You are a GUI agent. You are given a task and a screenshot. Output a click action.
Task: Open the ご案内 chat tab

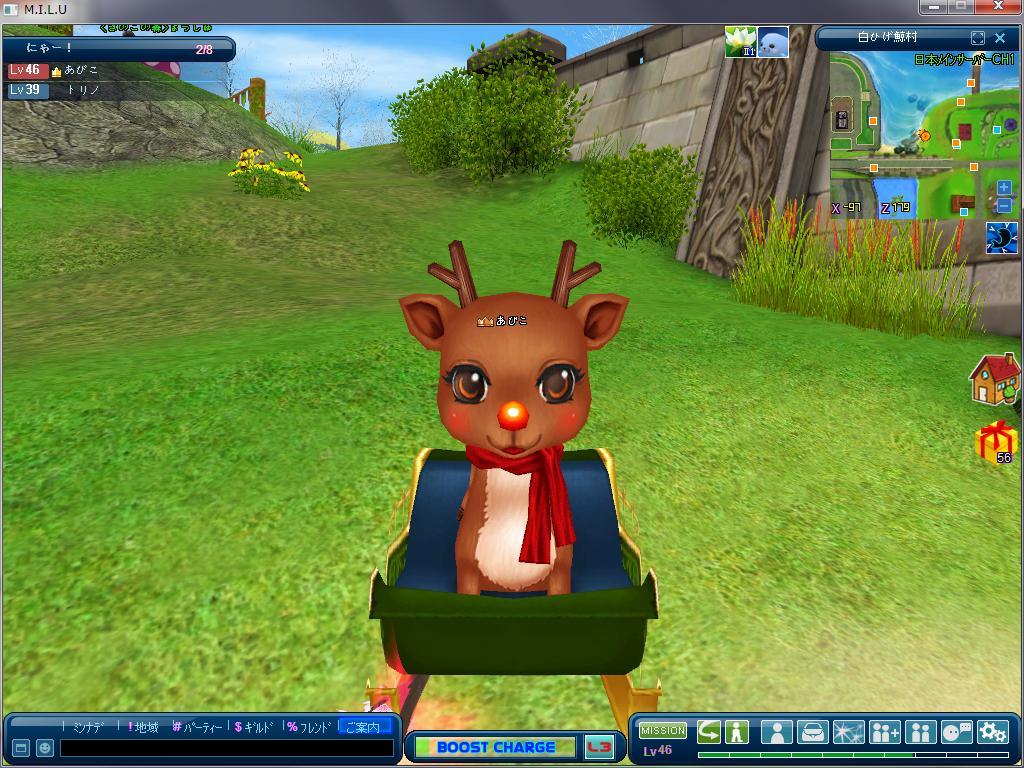pyautogui.click(x=364, y=727)
